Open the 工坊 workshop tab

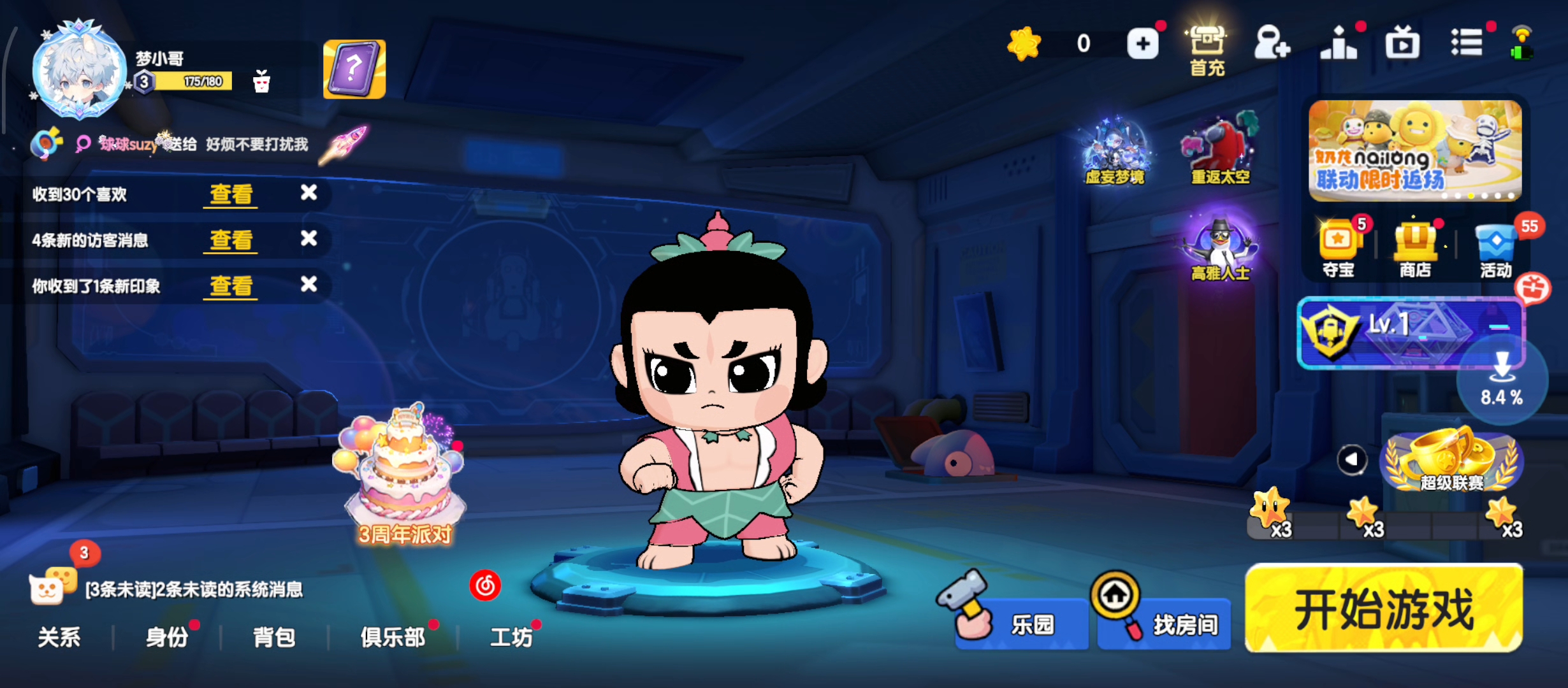tap(511, 637)
